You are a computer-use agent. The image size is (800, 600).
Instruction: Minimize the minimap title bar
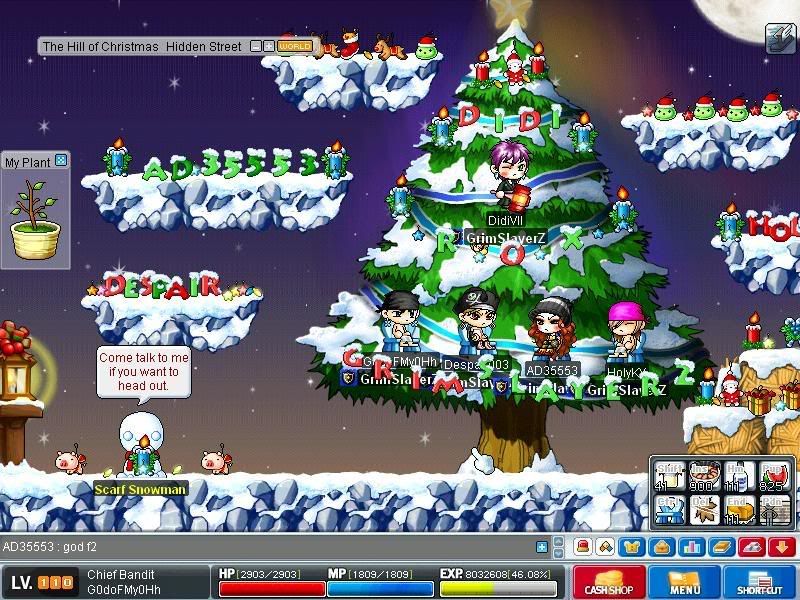click(x=256, y=46)
